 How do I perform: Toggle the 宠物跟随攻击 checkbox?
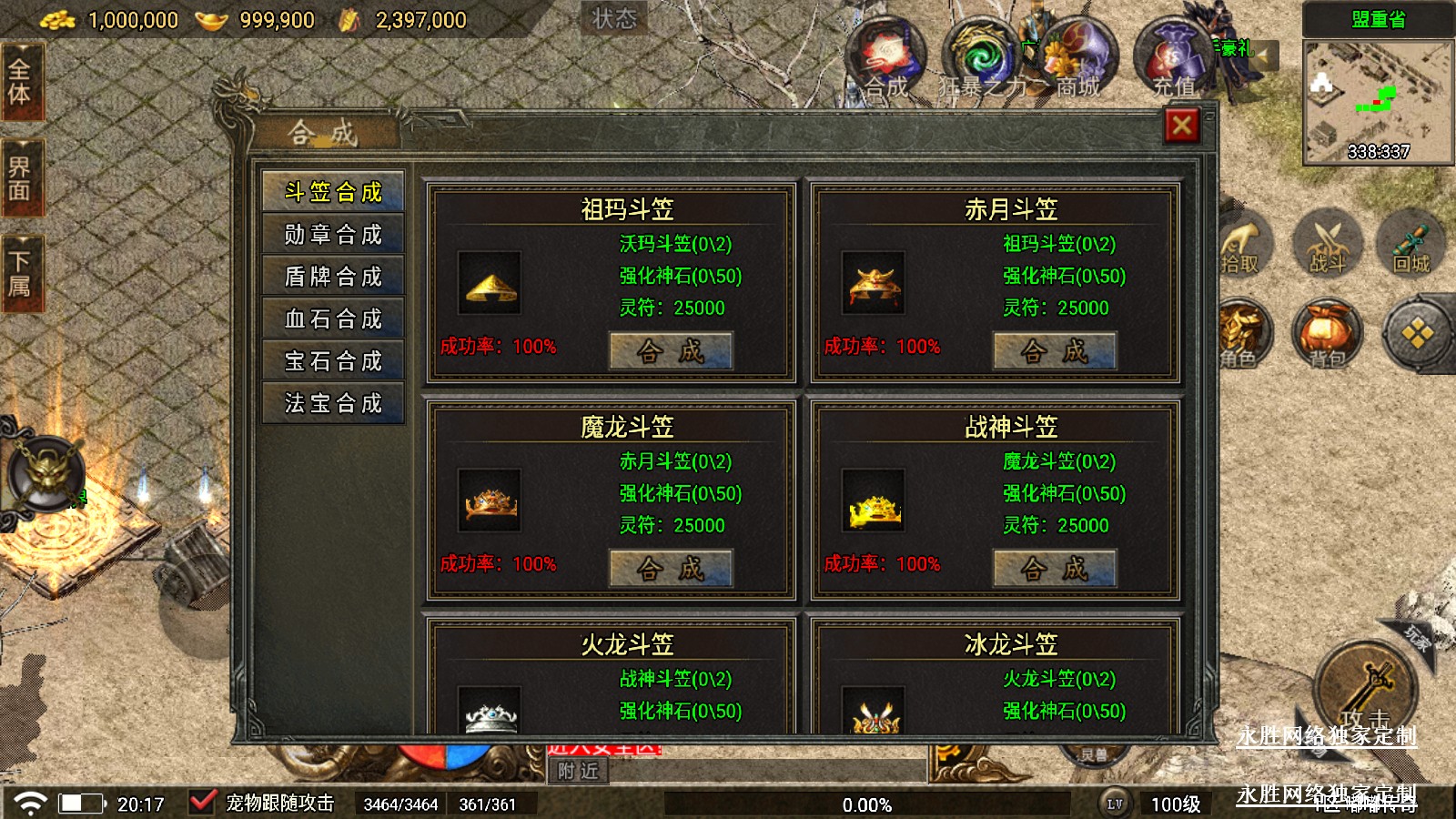tap(202, 803)
